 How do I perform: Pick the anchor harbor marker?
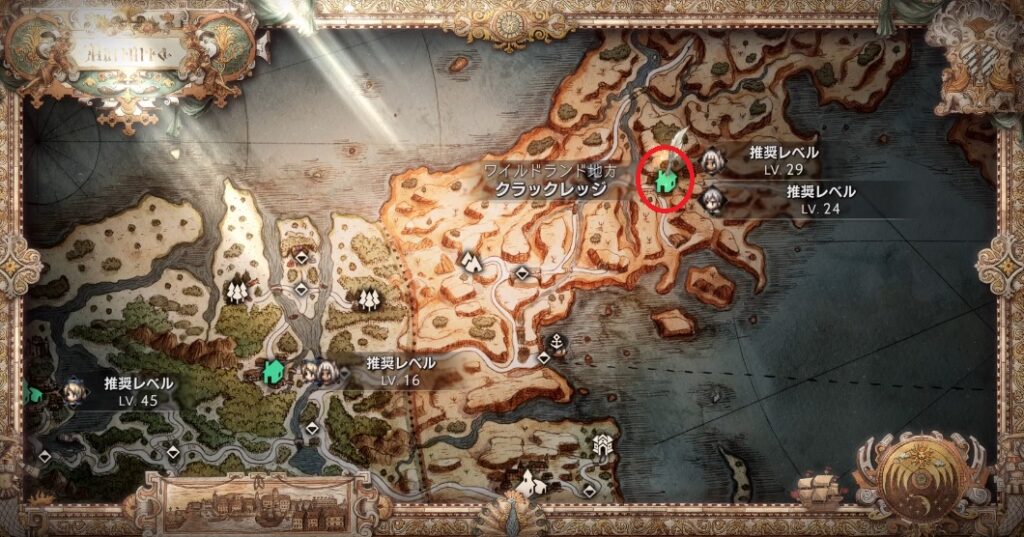click(557, 343)
